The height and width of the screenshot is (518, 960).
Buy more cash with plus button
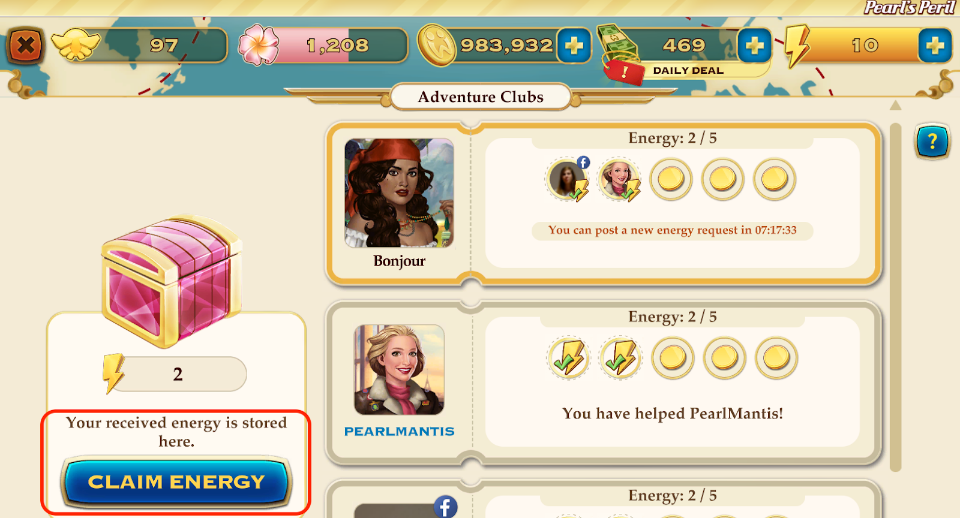[754, 45]
